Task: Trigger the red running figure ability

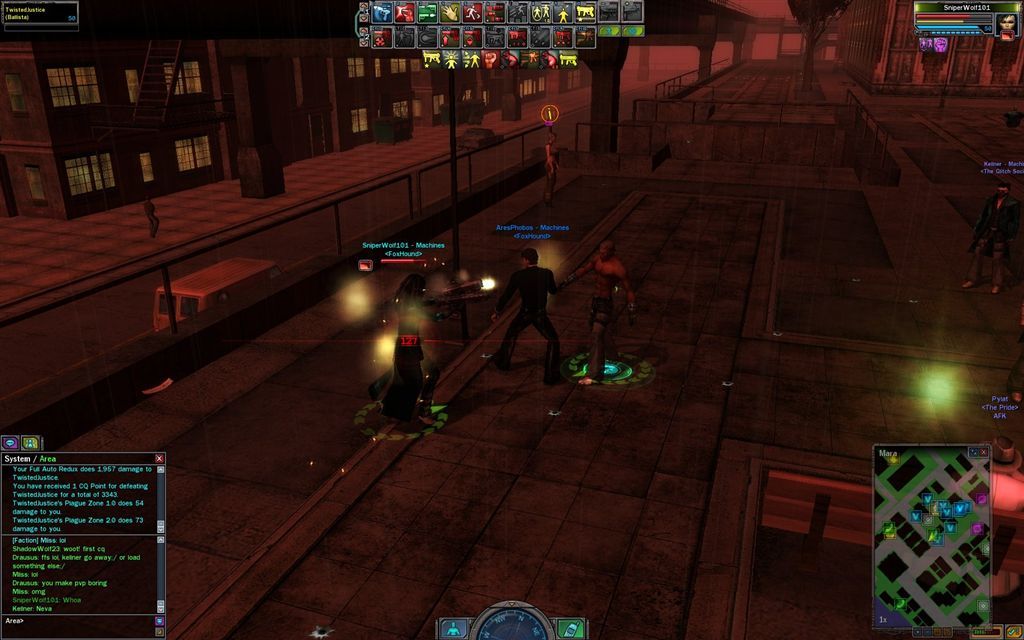Action: point(473,13)
